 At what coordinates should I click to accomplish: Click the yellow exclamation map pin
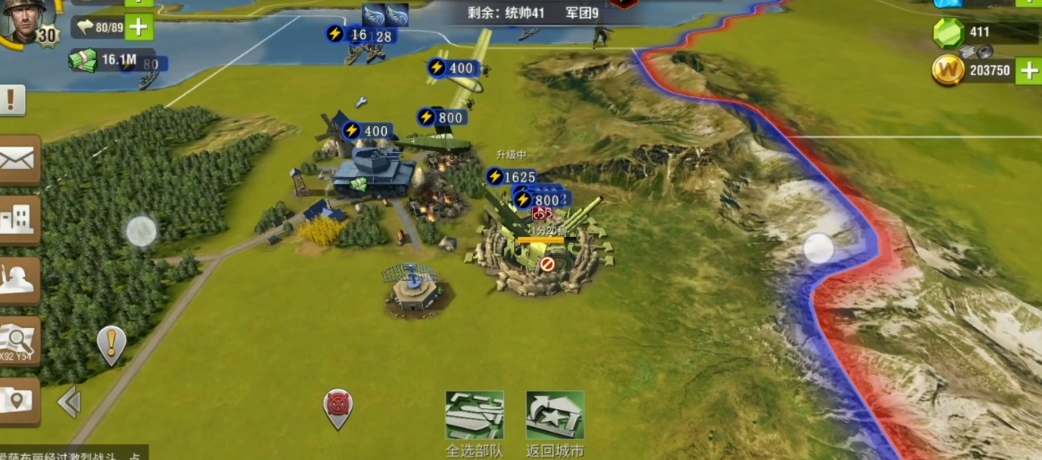pyautogui.click(x=111, y=343)
